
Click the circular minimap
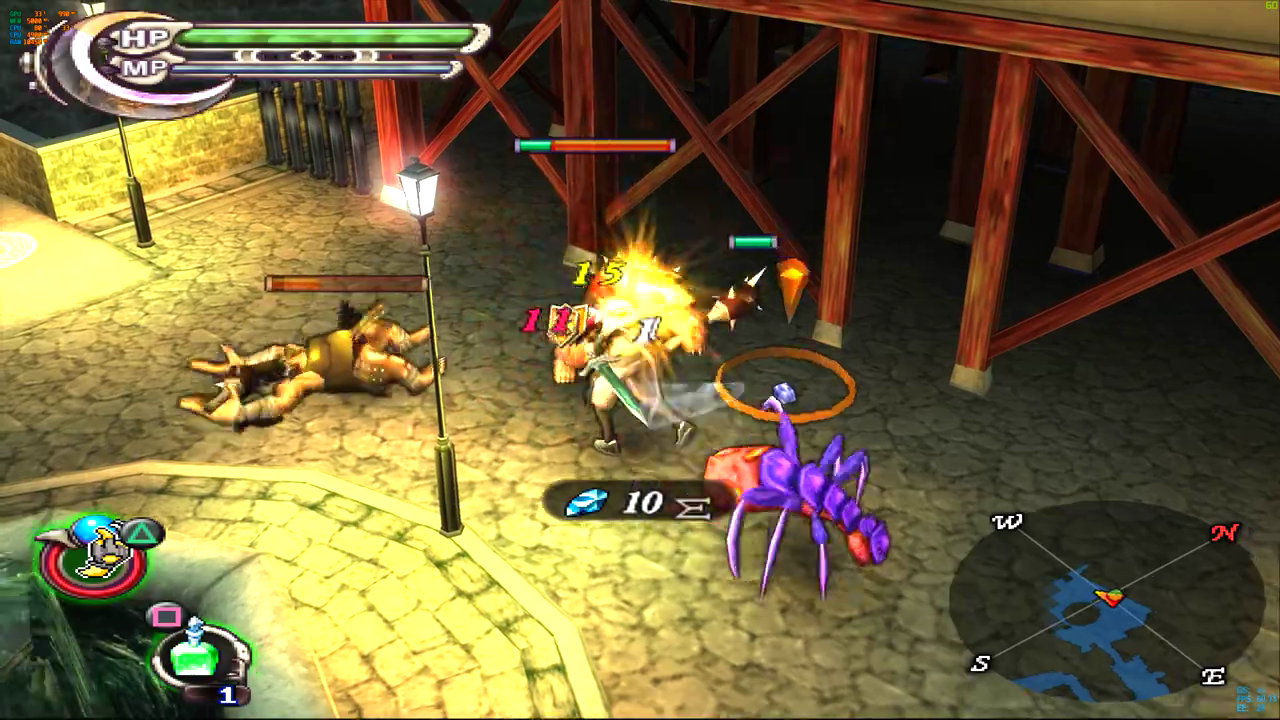pyautogui.click(x=1106, y=602)
